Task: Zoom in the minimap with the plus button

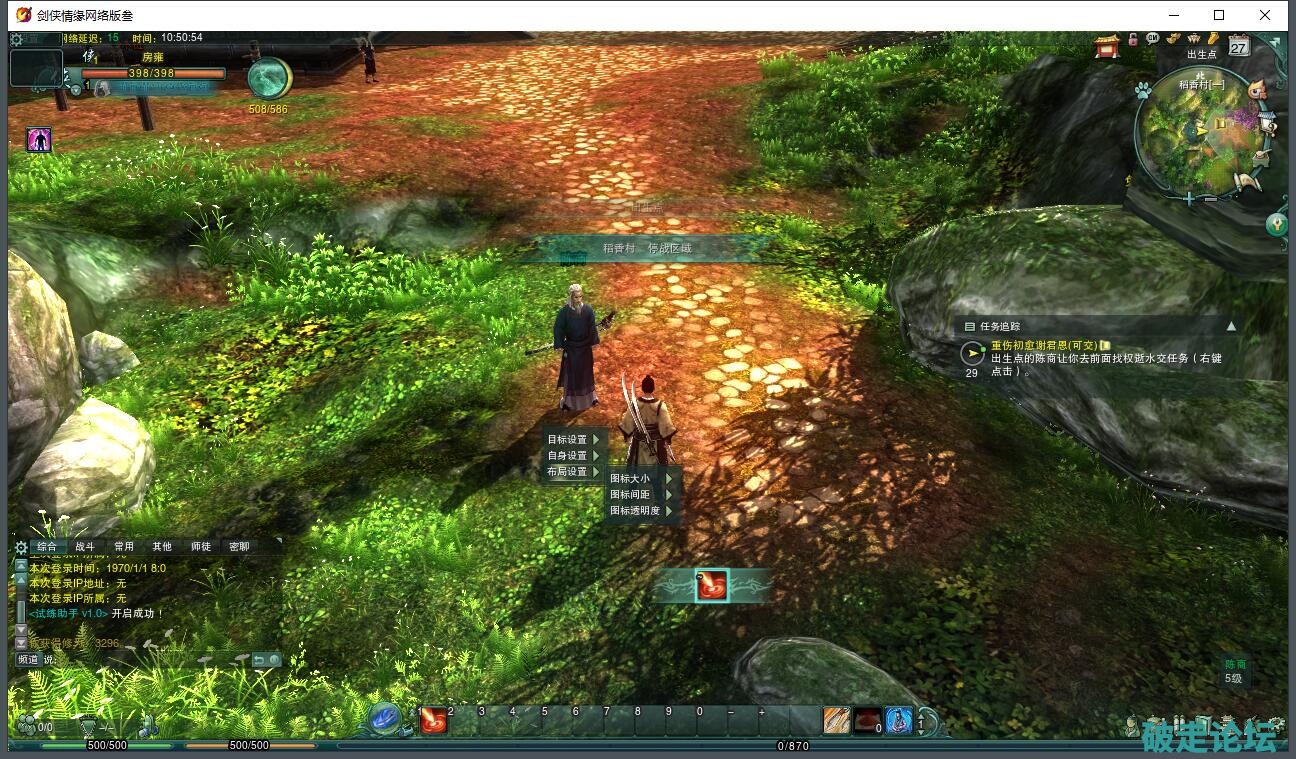Action: click(x=1189, y=199)
